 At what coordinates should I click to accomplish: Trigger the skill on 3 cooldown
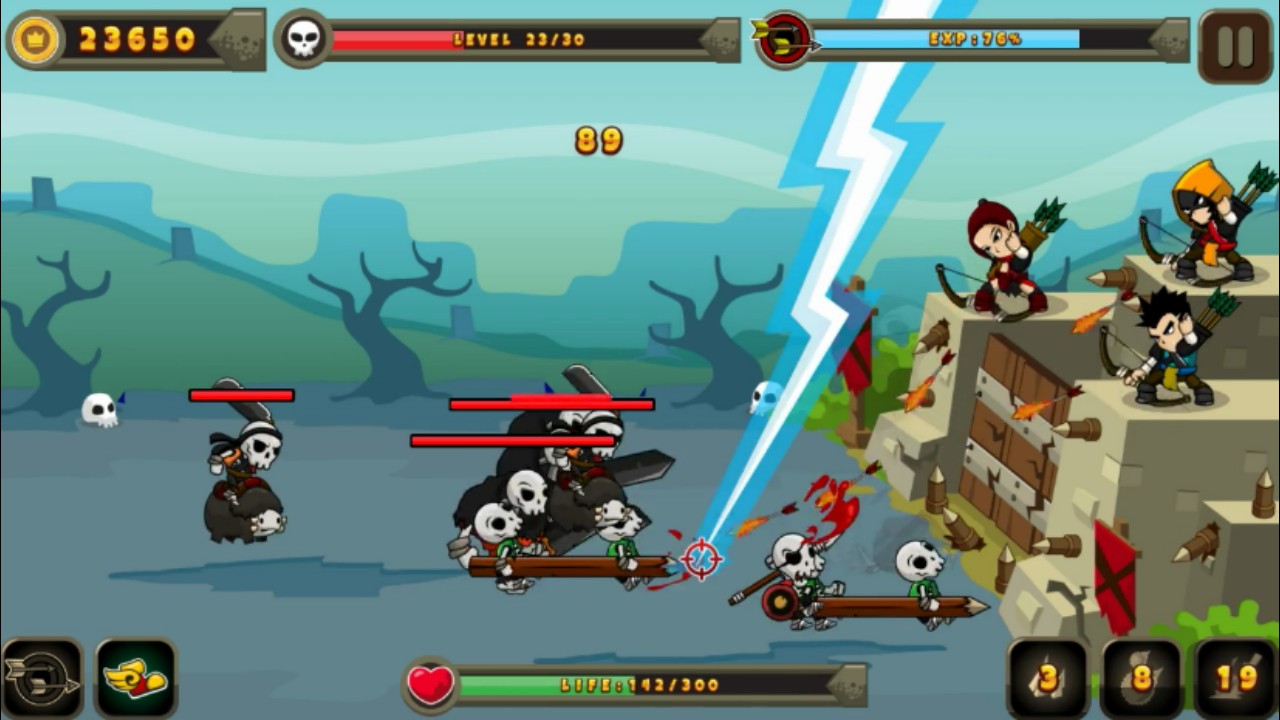[1047, 679]
